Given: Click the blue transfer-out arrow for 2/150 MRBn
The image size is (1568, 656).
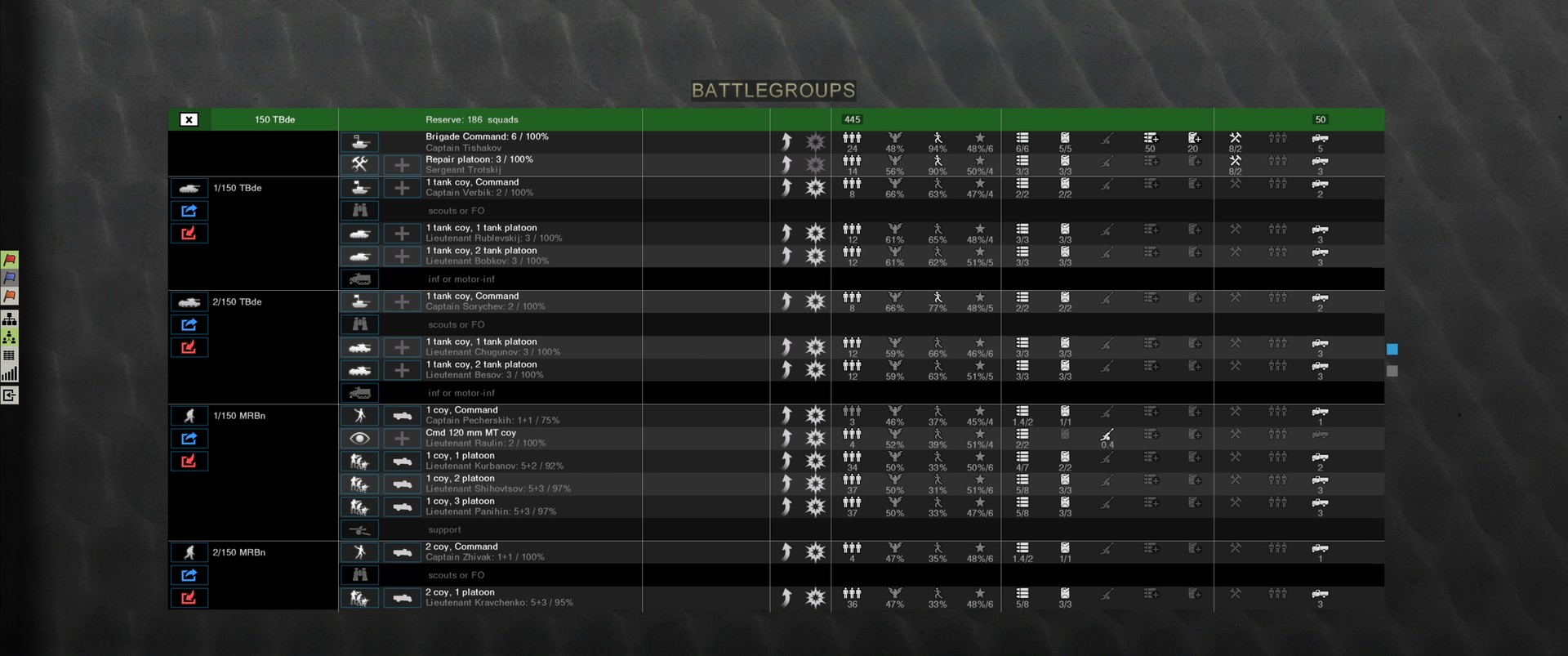Looking at the screenshot, I should (x=189, y=574).
